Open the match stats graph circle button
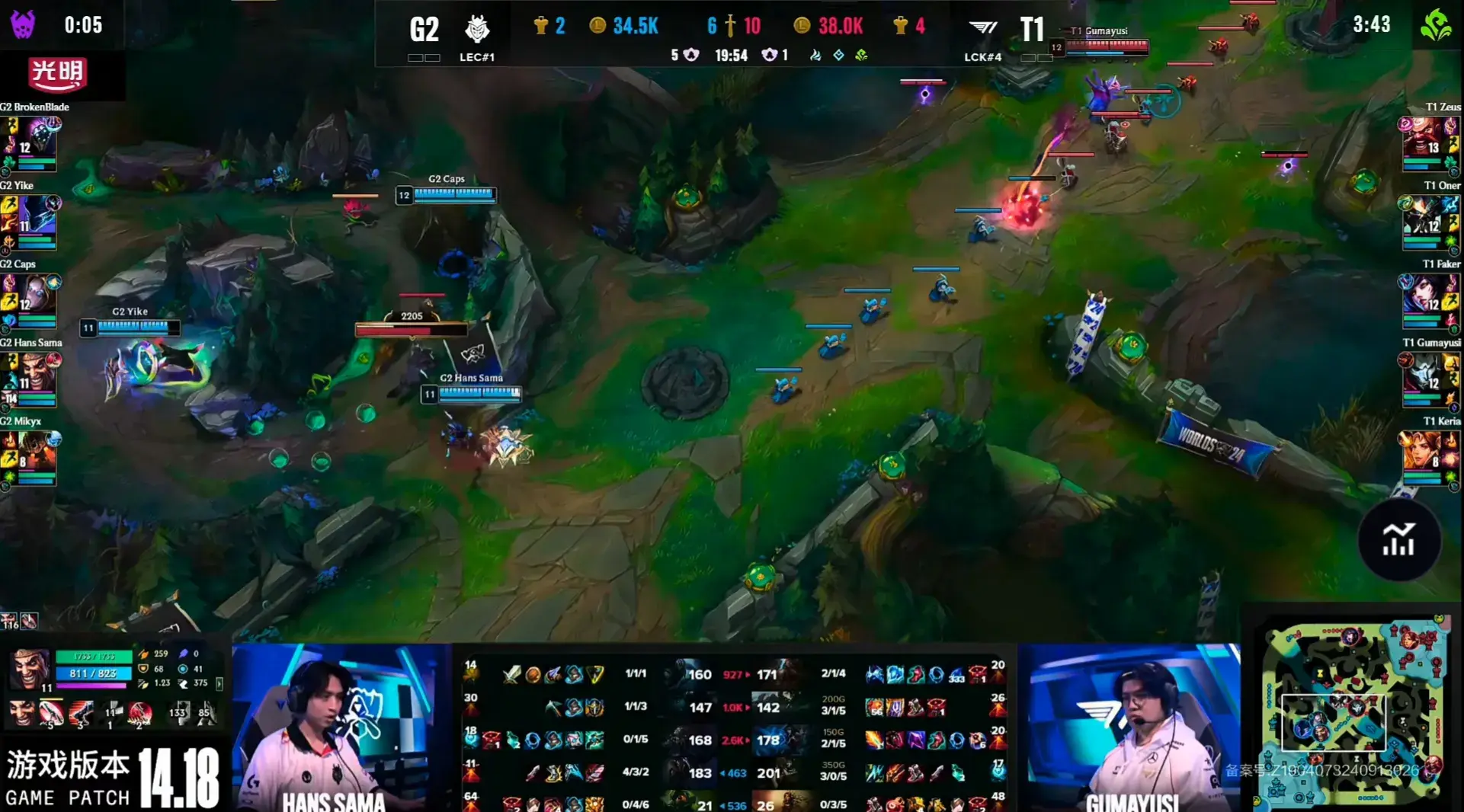 pos(1401,541)
